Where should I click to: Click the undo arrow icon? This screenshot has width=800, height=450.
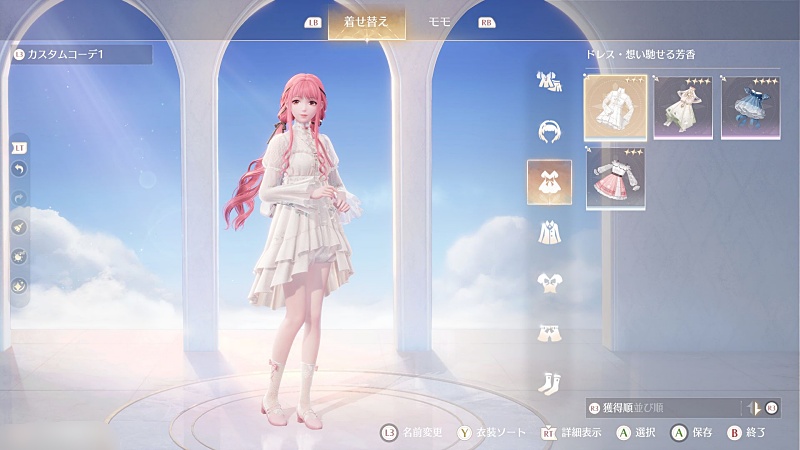tap(20, 170)
